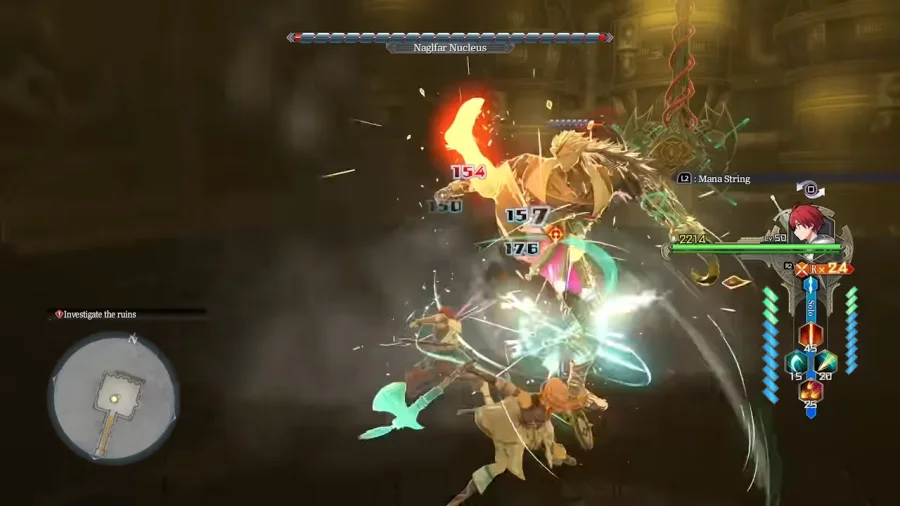Click the red-haired character portrait
Screen dimensions: 900x506
coord(806,222)
